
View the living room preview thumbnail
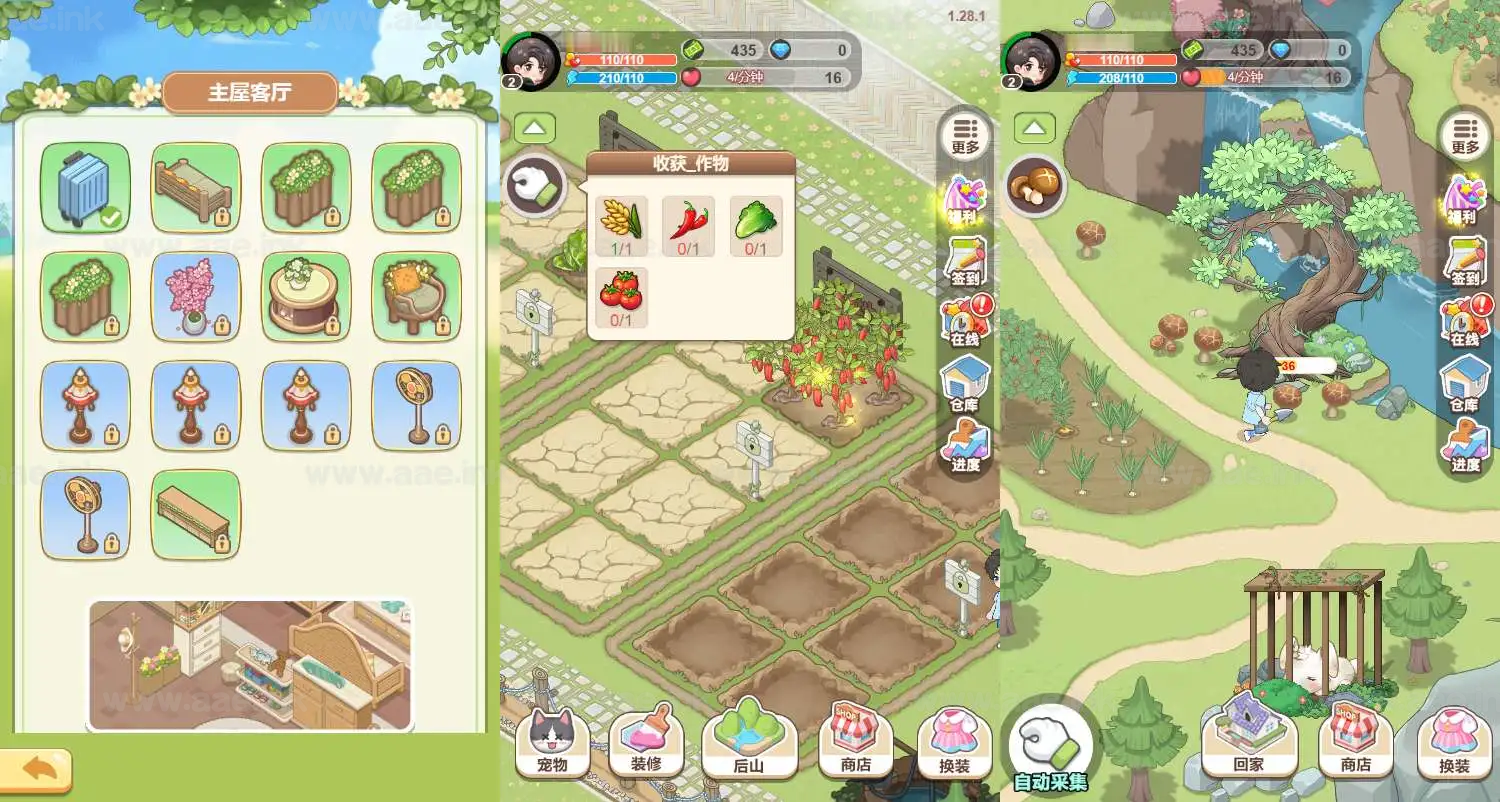250,665
